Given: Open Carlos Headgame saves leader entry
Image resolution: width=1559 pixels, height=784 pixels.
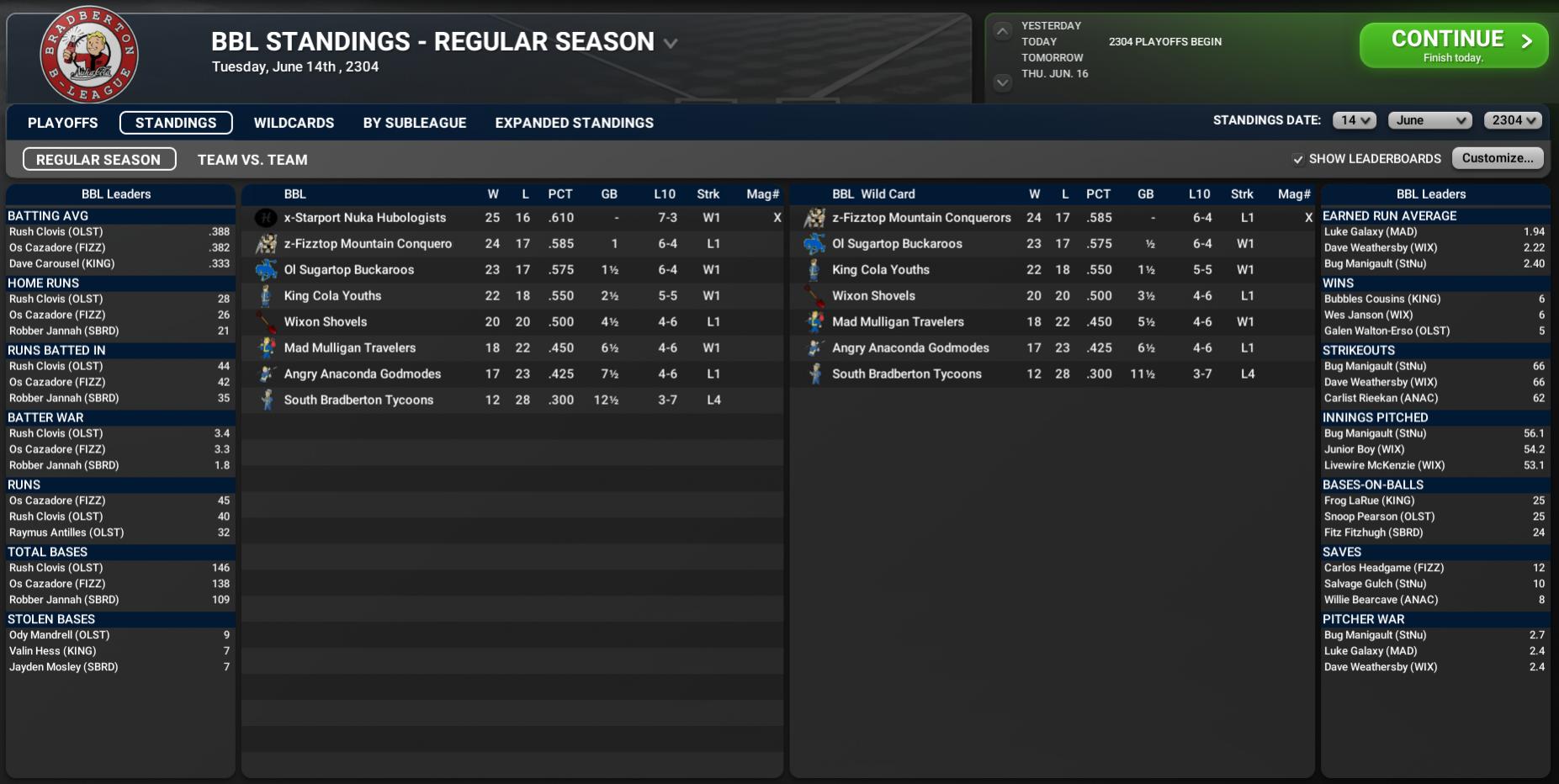Looking at the screenshot, I should click(x=1383, y=568).
